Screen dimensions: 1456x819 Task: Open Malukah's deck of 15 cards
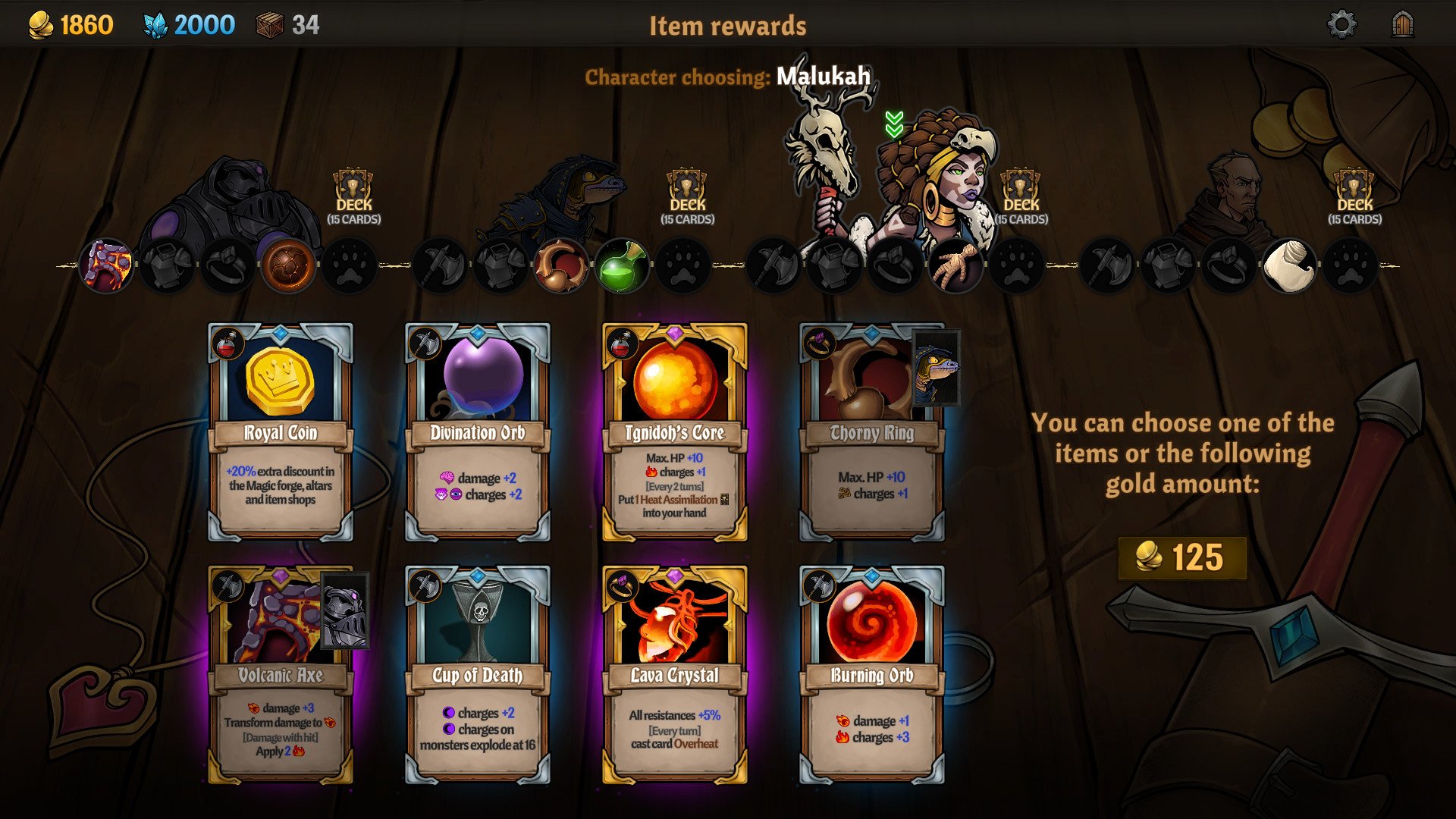tap(1021, 197)
